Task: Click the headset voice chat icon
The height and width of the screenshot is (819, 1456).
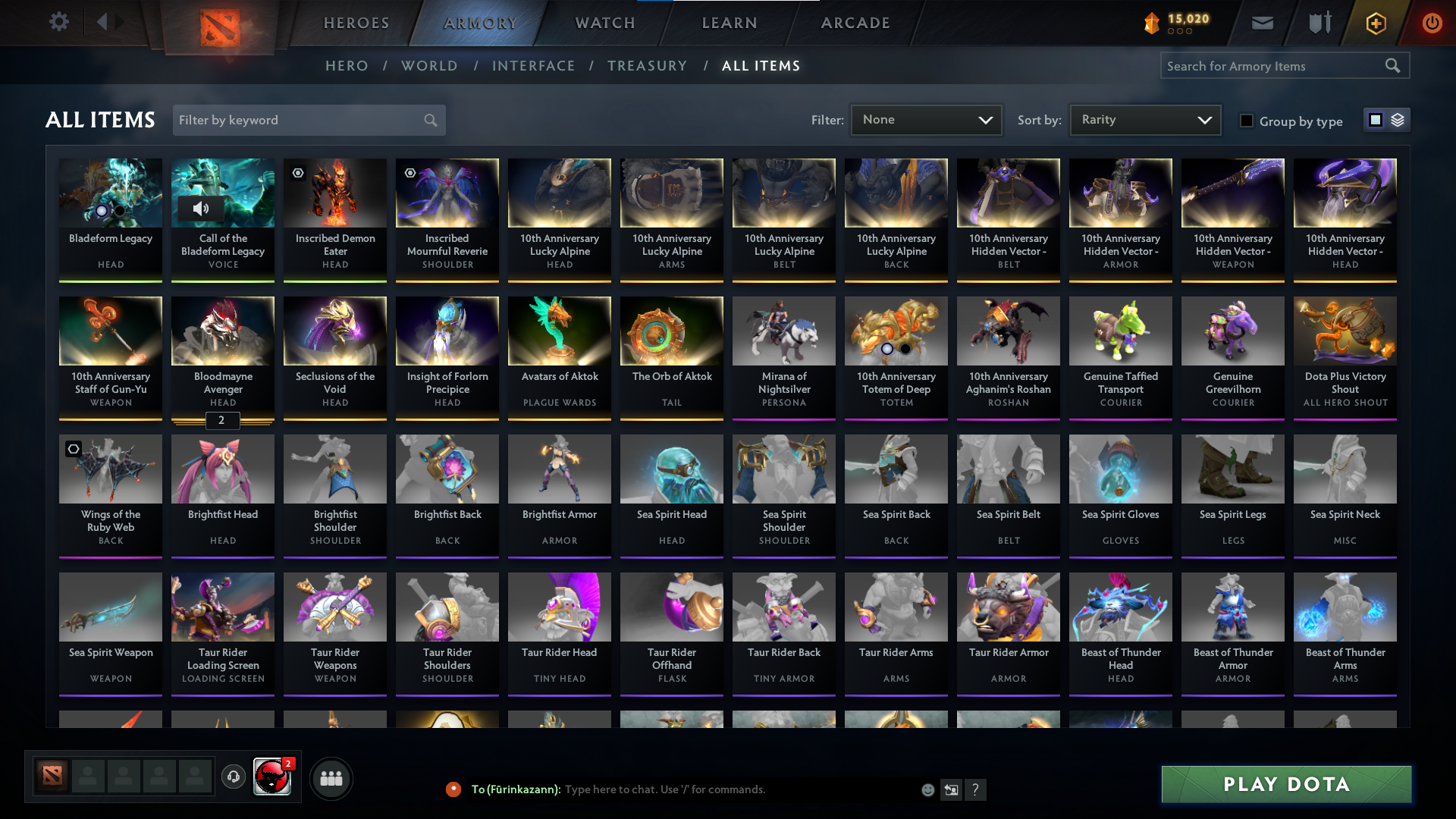Action: click(234, 777)
